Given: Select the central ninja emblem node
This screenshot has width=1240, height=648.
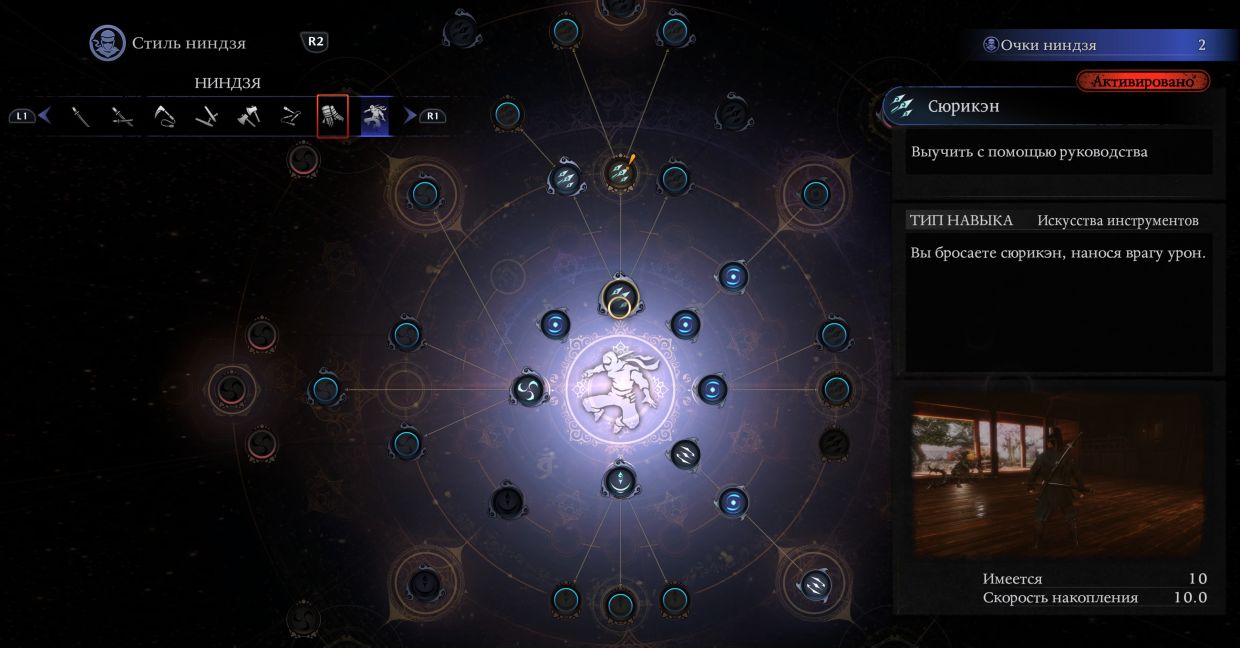Looking at the screenshot, I should point(620,389).
